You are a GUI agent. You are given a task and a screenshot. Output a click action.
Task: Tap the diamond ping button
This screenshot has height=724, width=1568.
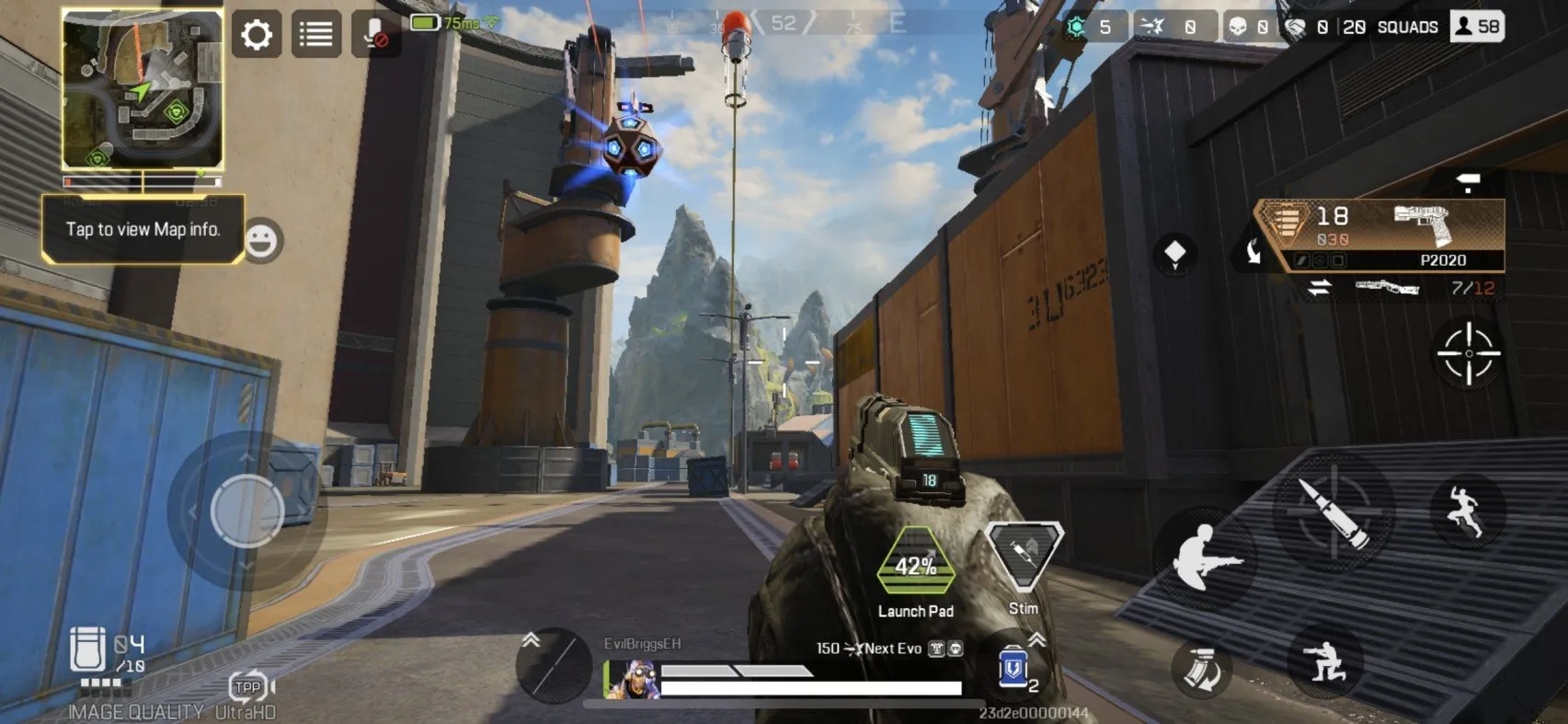click(1174, 253)
